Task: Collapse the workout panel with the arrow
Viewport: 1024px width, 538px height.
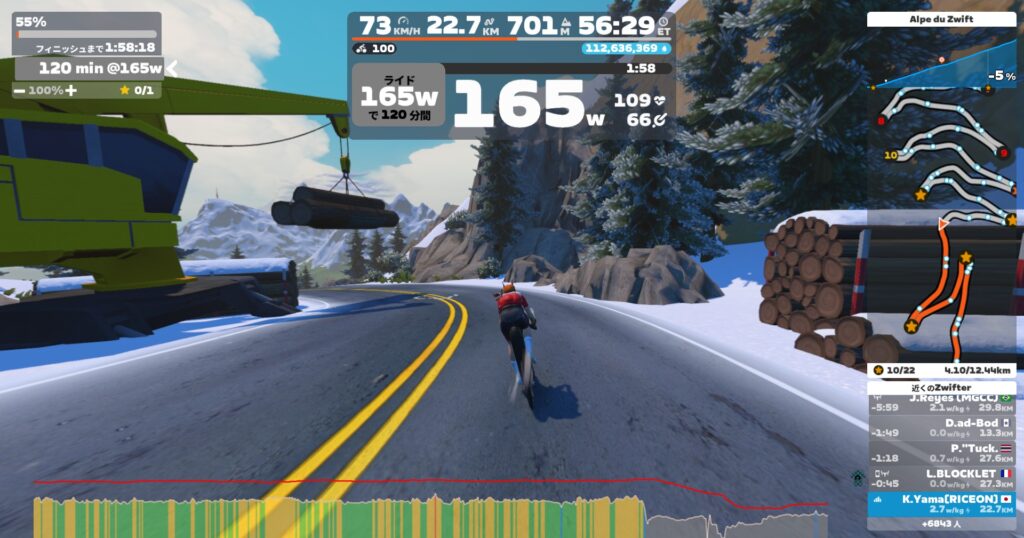Action: 170,68
